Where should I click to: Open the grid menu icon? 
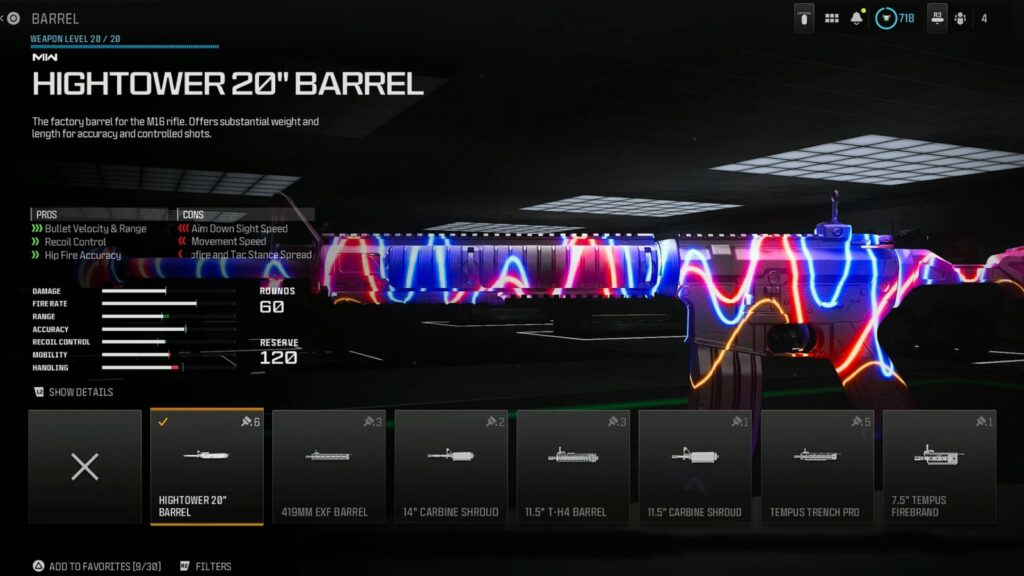pyautogui.click(x=831, y=18)
